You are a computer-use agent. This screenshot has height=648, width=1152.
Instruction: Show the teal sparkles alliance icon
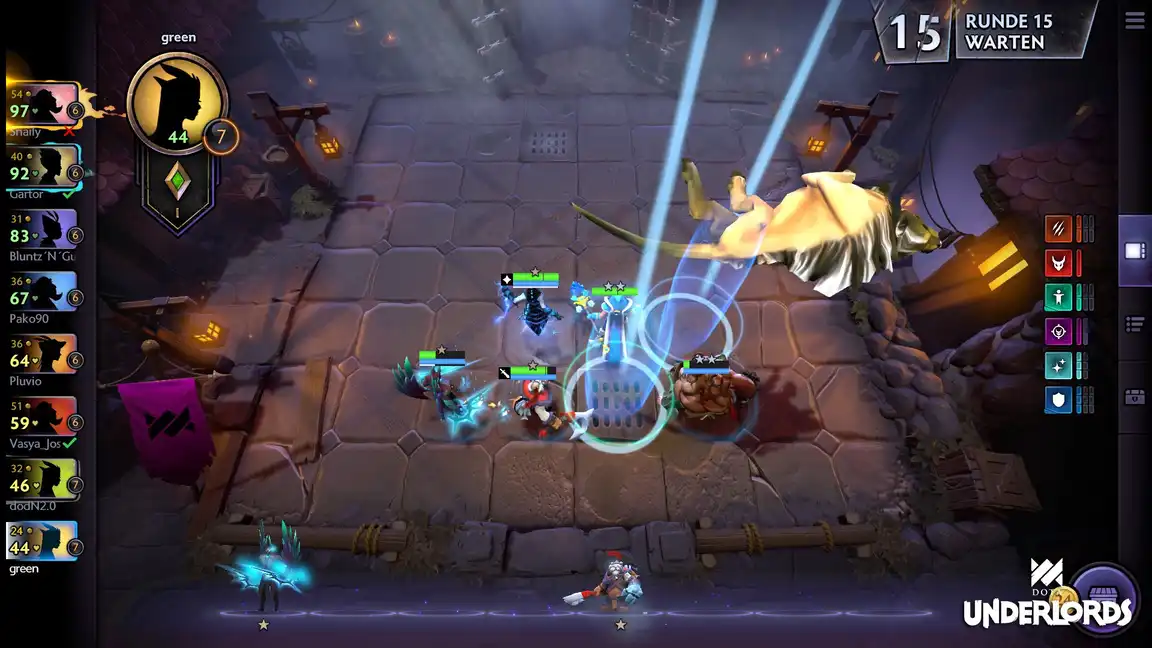1058,365
